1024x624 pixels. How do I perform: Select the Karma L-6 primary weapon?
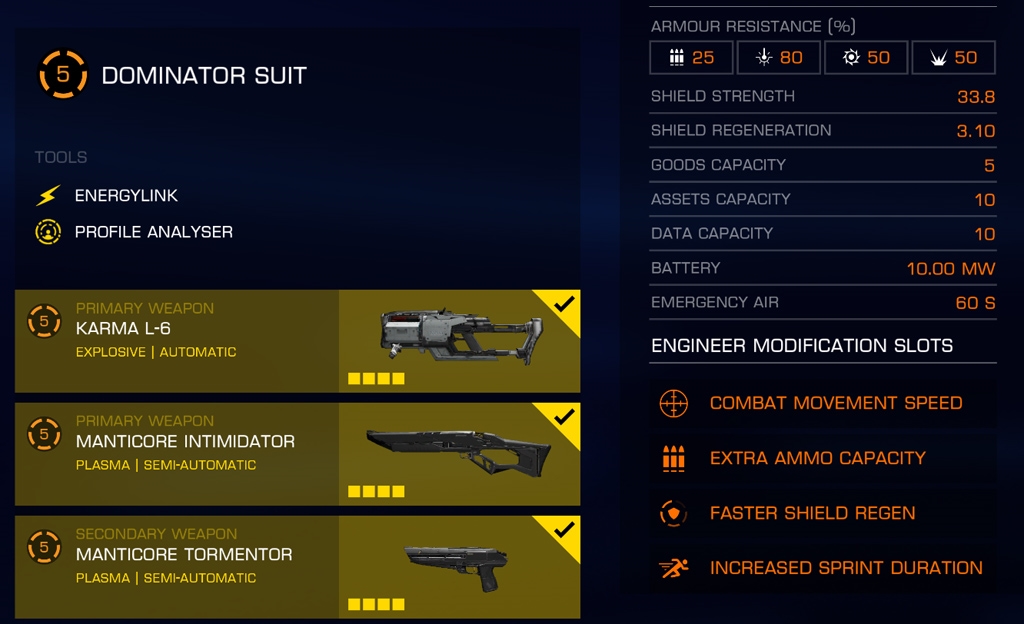[x=297, y=340]
